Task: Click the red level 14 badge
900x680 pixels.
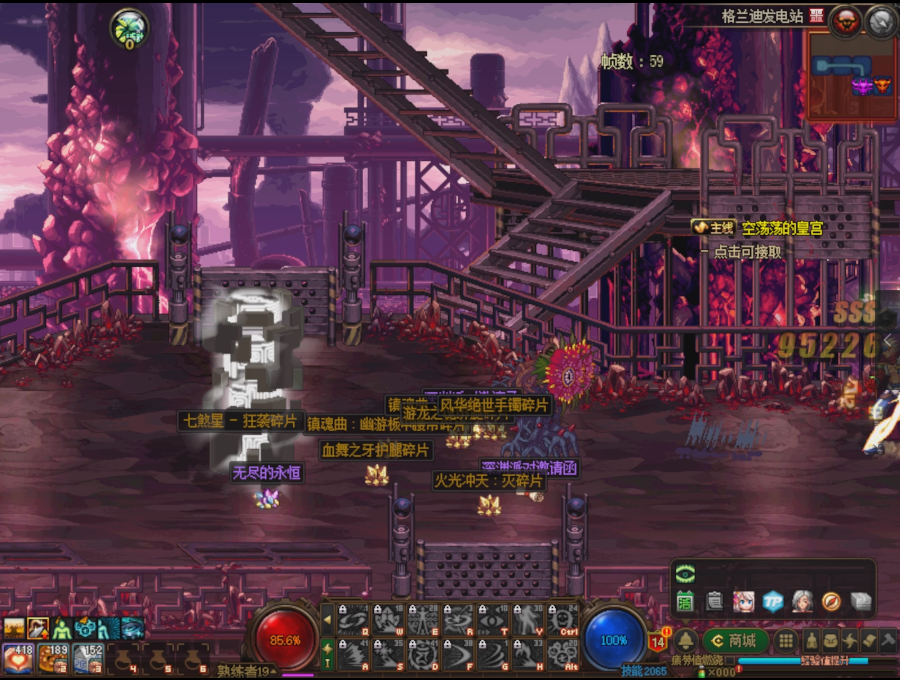Action: pyautogui.click(x=658, y=640)
